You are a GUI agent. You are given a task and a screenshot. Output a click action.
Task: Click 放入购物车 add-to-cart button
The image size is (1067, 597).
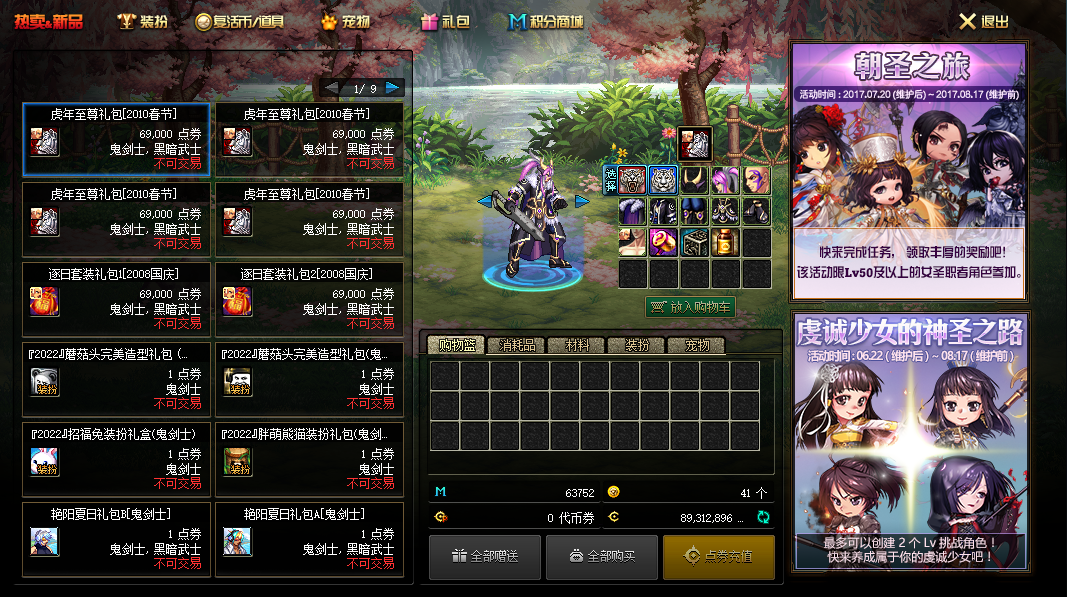(691, 307)
